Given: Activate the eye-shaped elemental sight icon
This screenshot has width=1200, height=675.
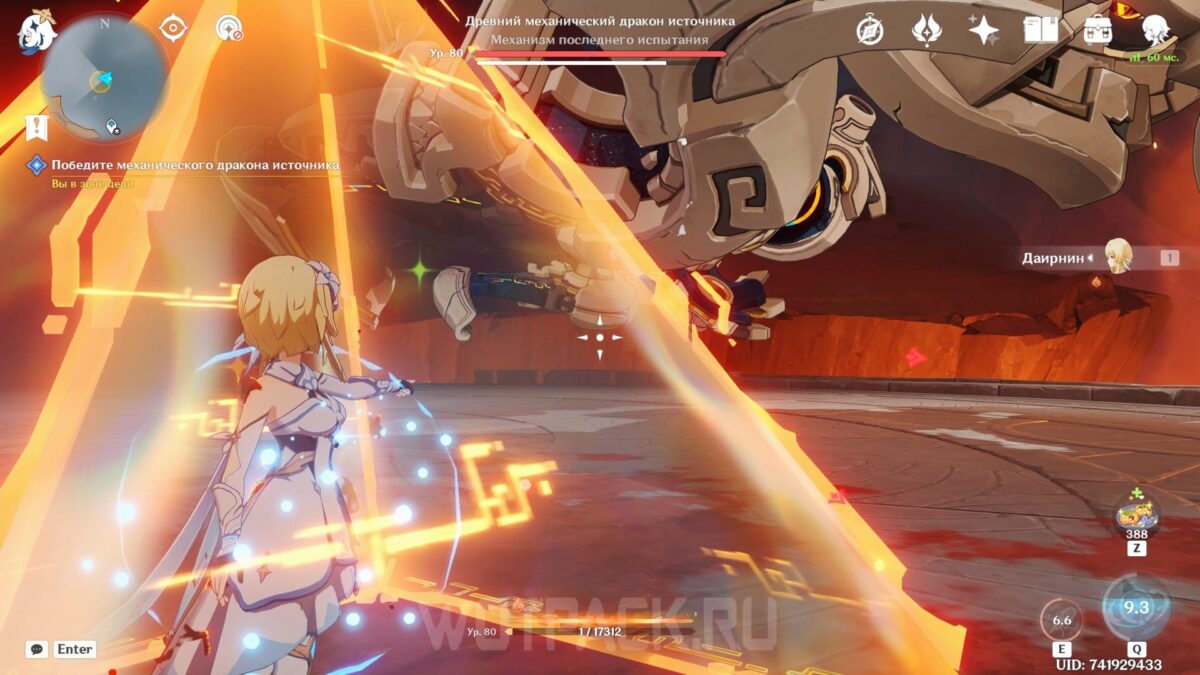Looking at the screenshot, I should click(x=173, y=29).
